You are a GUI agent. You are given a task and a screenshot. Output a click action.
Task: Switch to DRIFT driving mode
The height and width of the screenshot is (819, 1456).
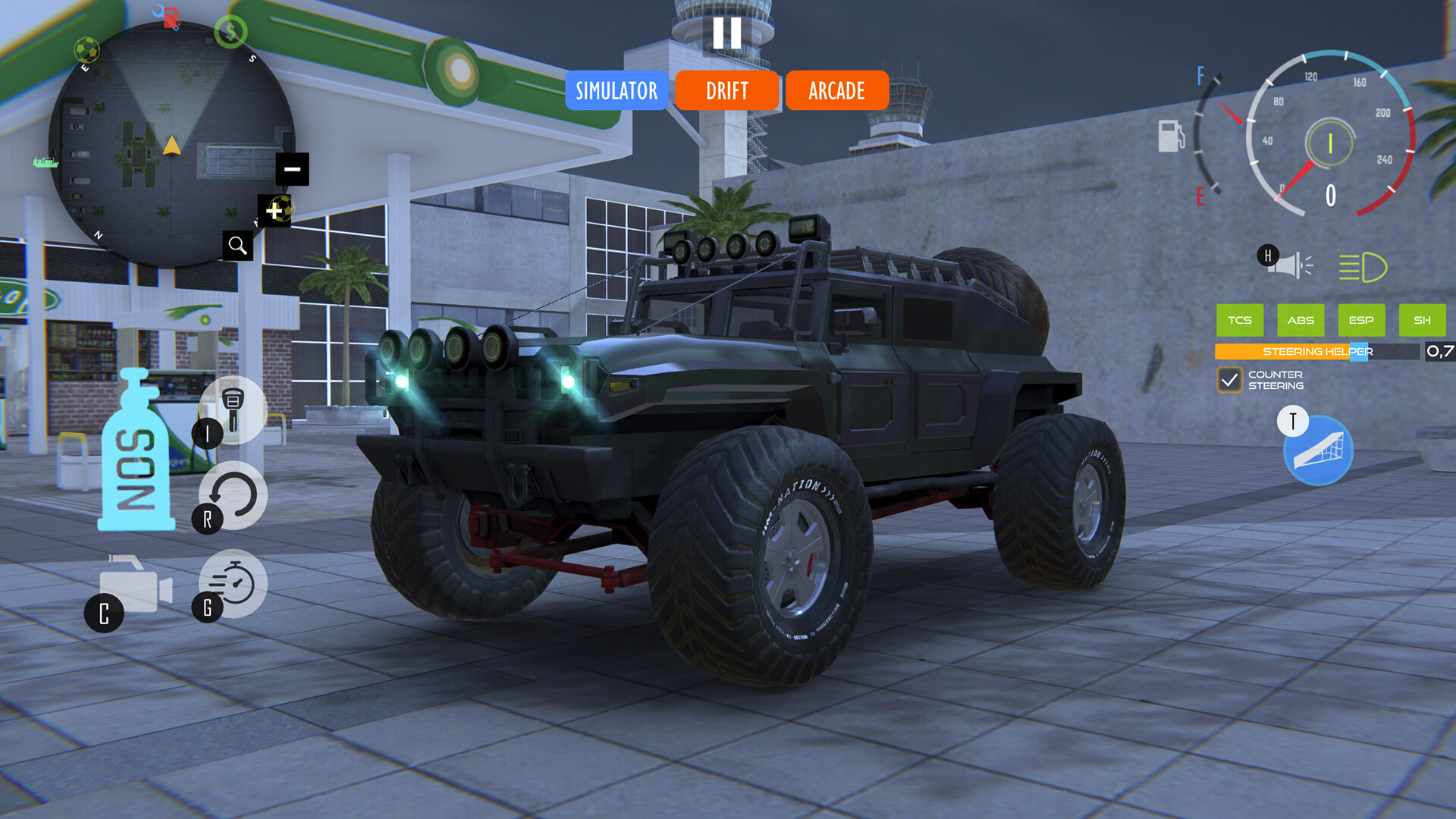pos(727,91)
